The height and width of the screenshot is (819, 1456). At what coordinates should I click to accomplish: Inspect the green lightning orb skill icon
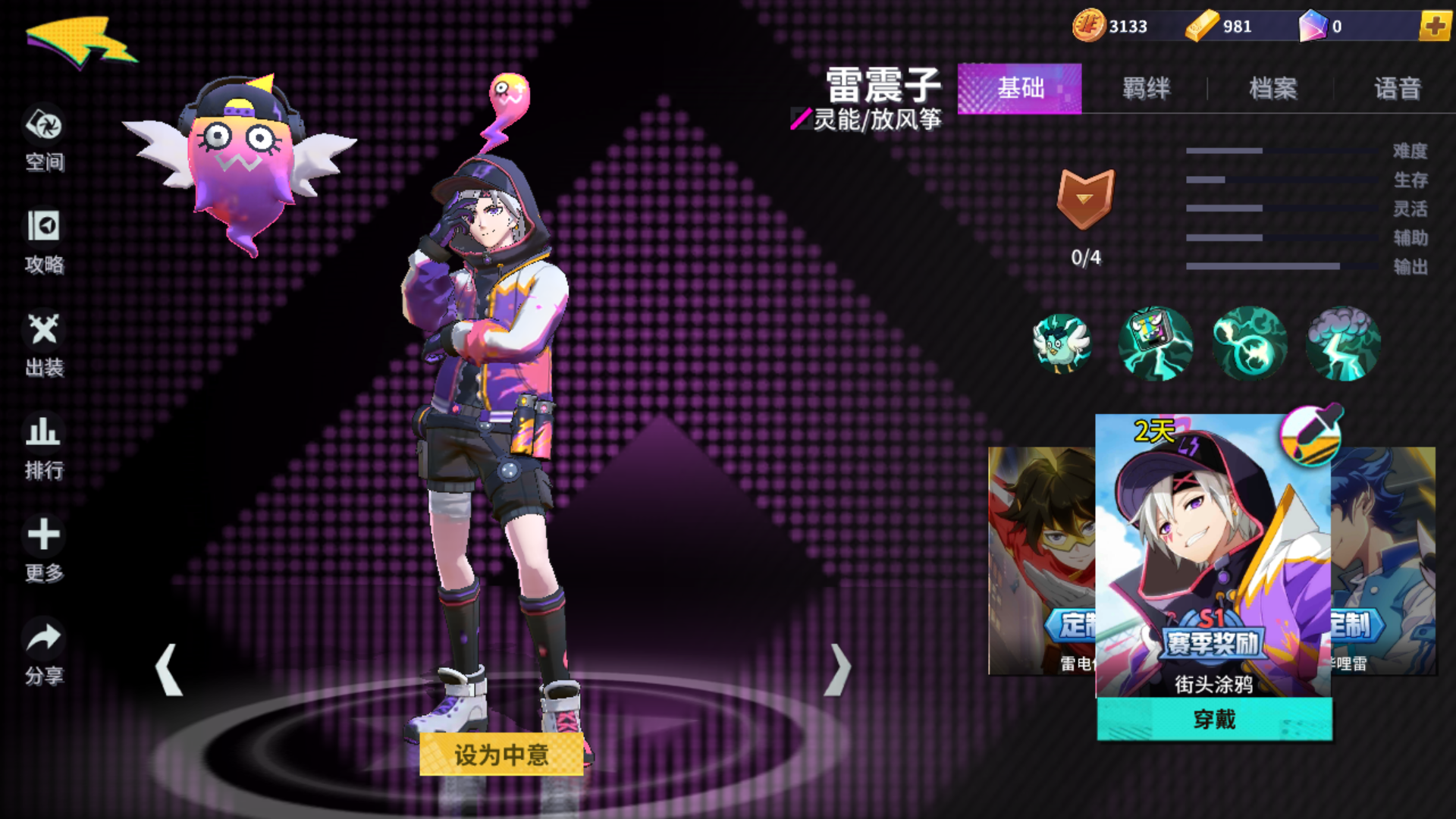[1249, 344]
